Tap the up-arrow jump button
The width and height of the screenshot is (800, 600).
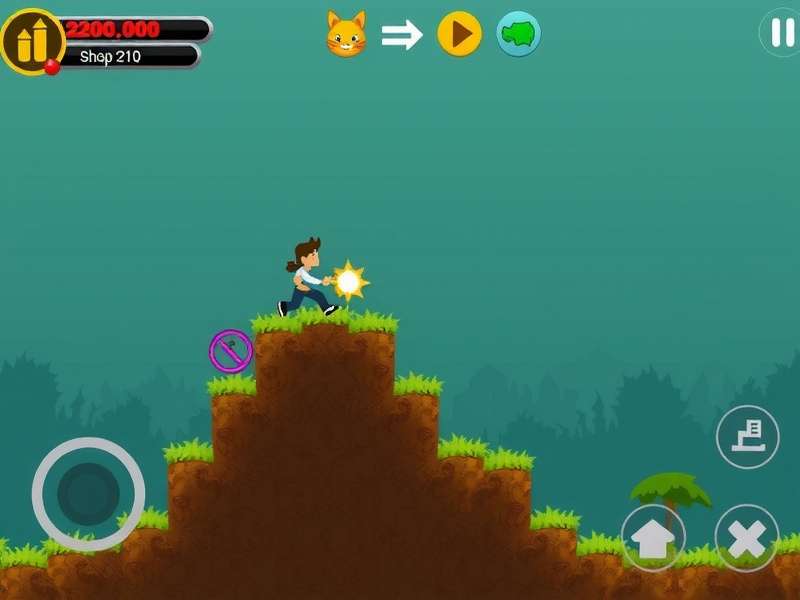[x=653, y=538]
